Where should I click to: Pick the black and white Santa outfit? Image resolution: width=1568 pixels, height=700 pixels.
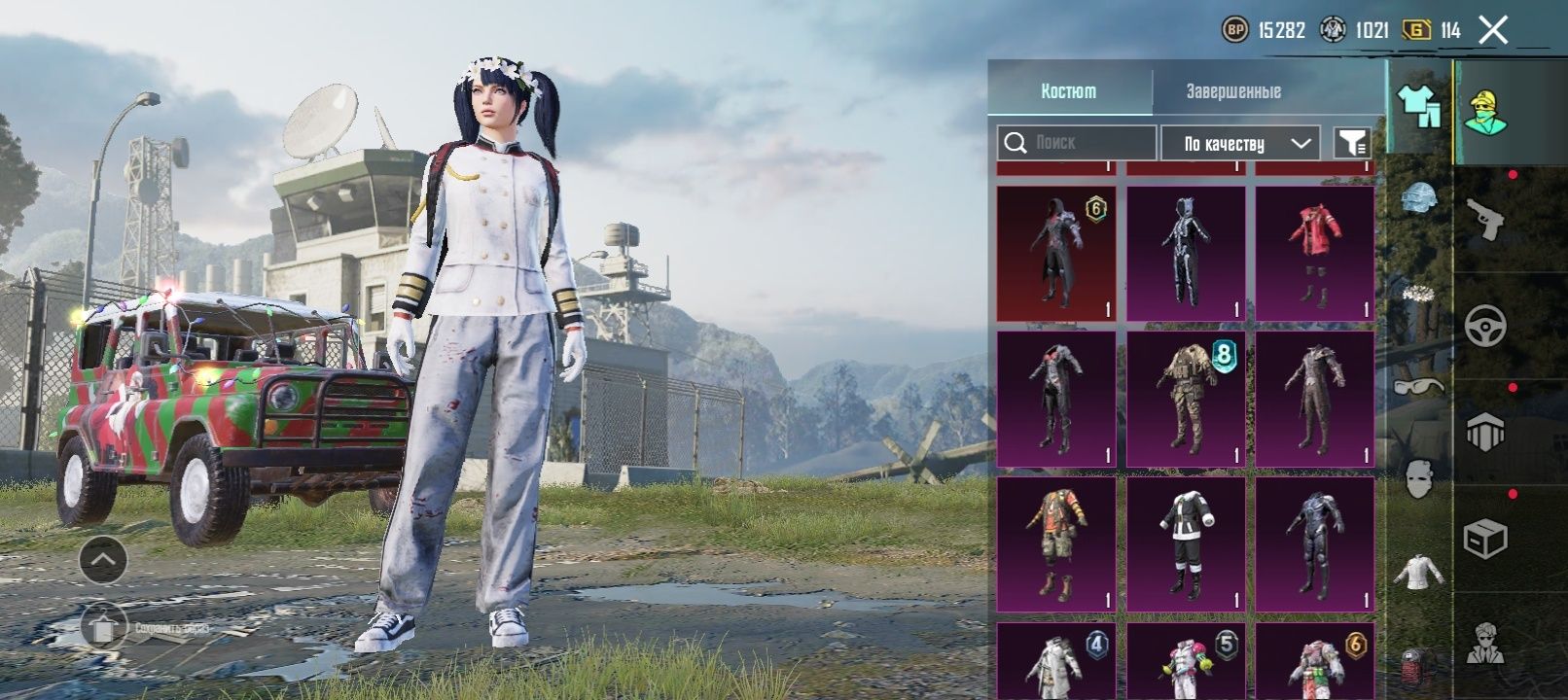(1186, 544)
